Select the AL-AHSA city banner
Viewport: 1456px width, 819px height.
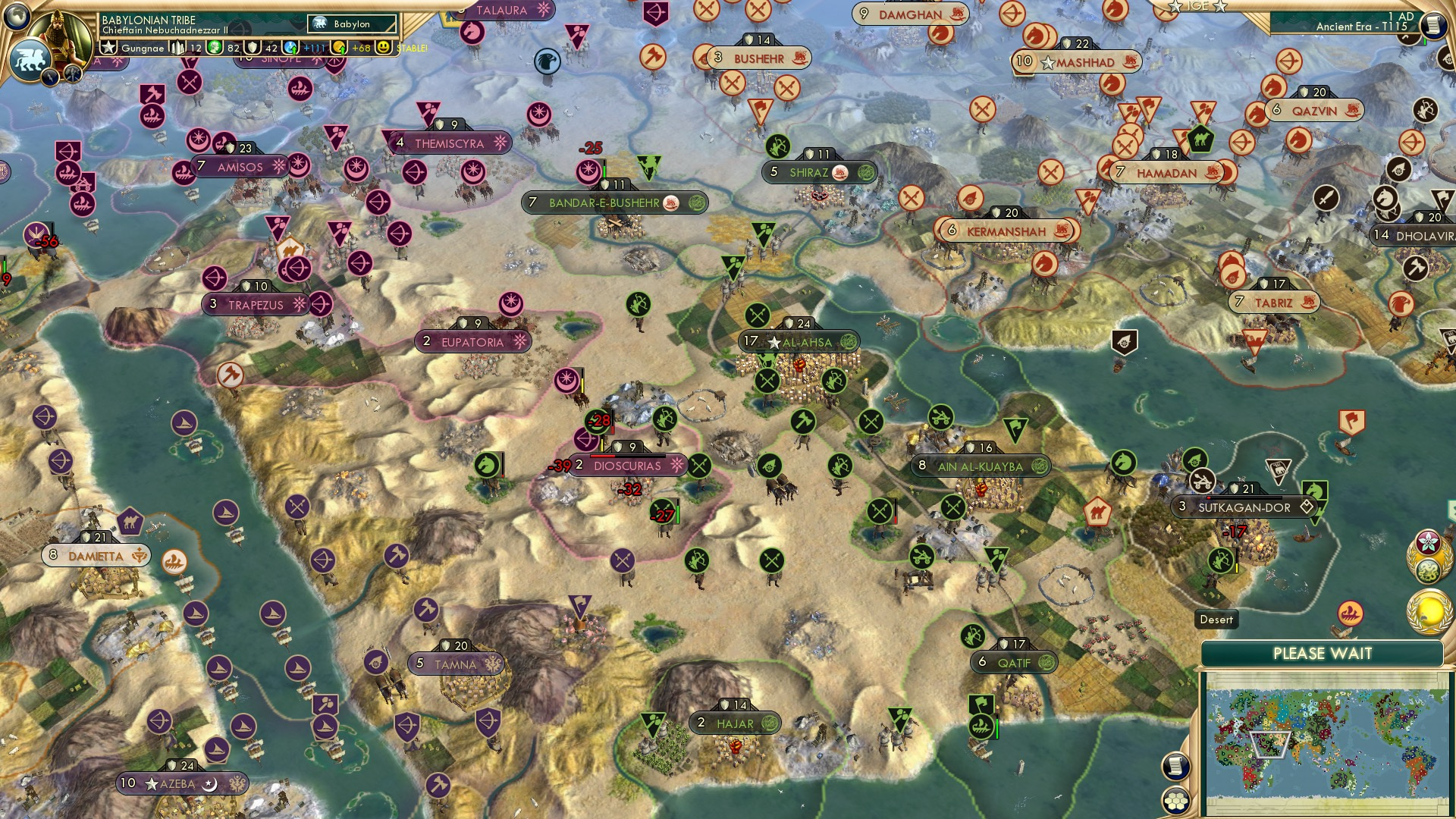[x=798, y=340]
